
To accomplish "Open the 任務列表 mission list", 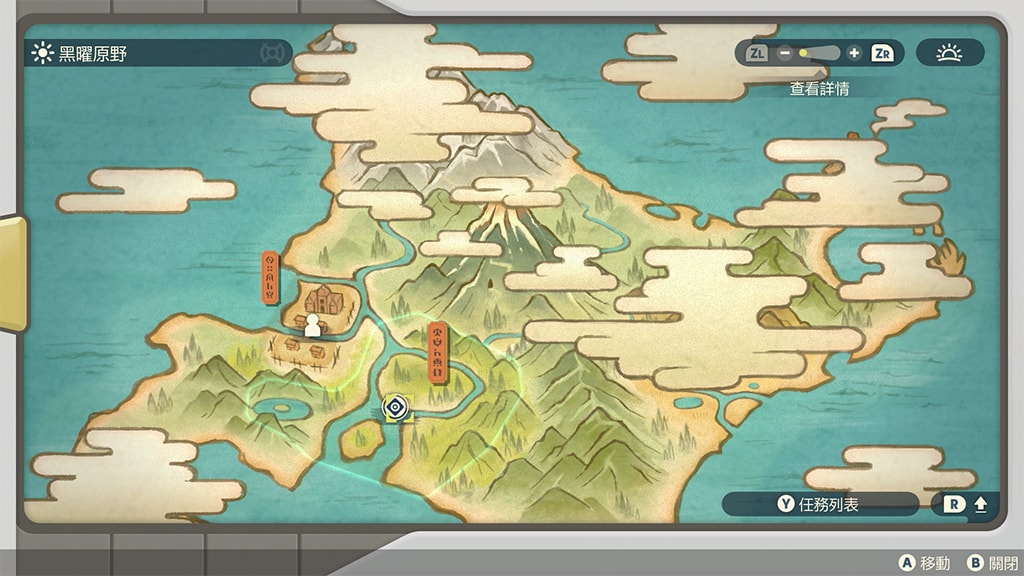I will pyautogui.click(x=820, y=504).
